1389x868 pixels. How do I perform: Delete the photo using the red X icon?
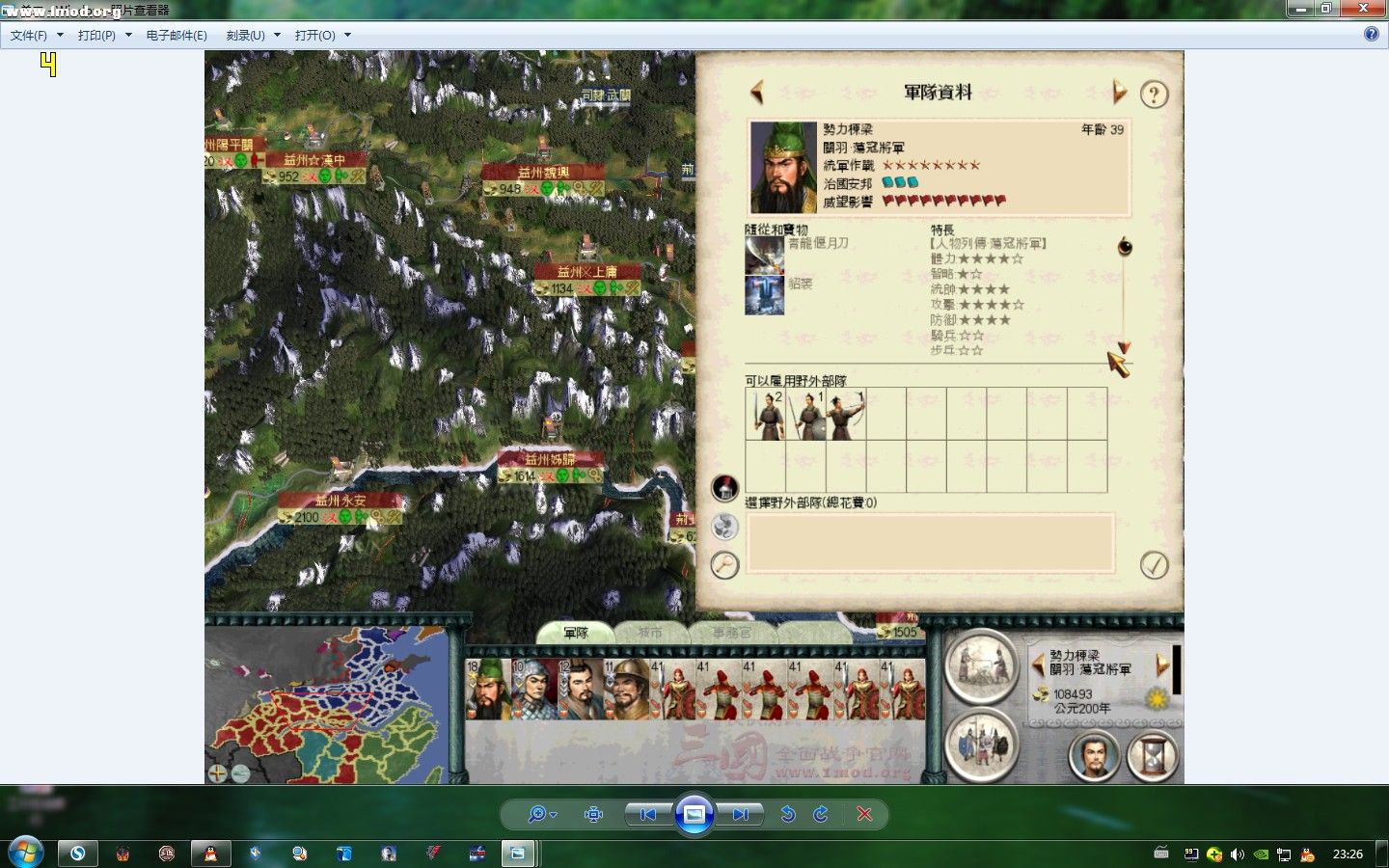tap(865, 814)
